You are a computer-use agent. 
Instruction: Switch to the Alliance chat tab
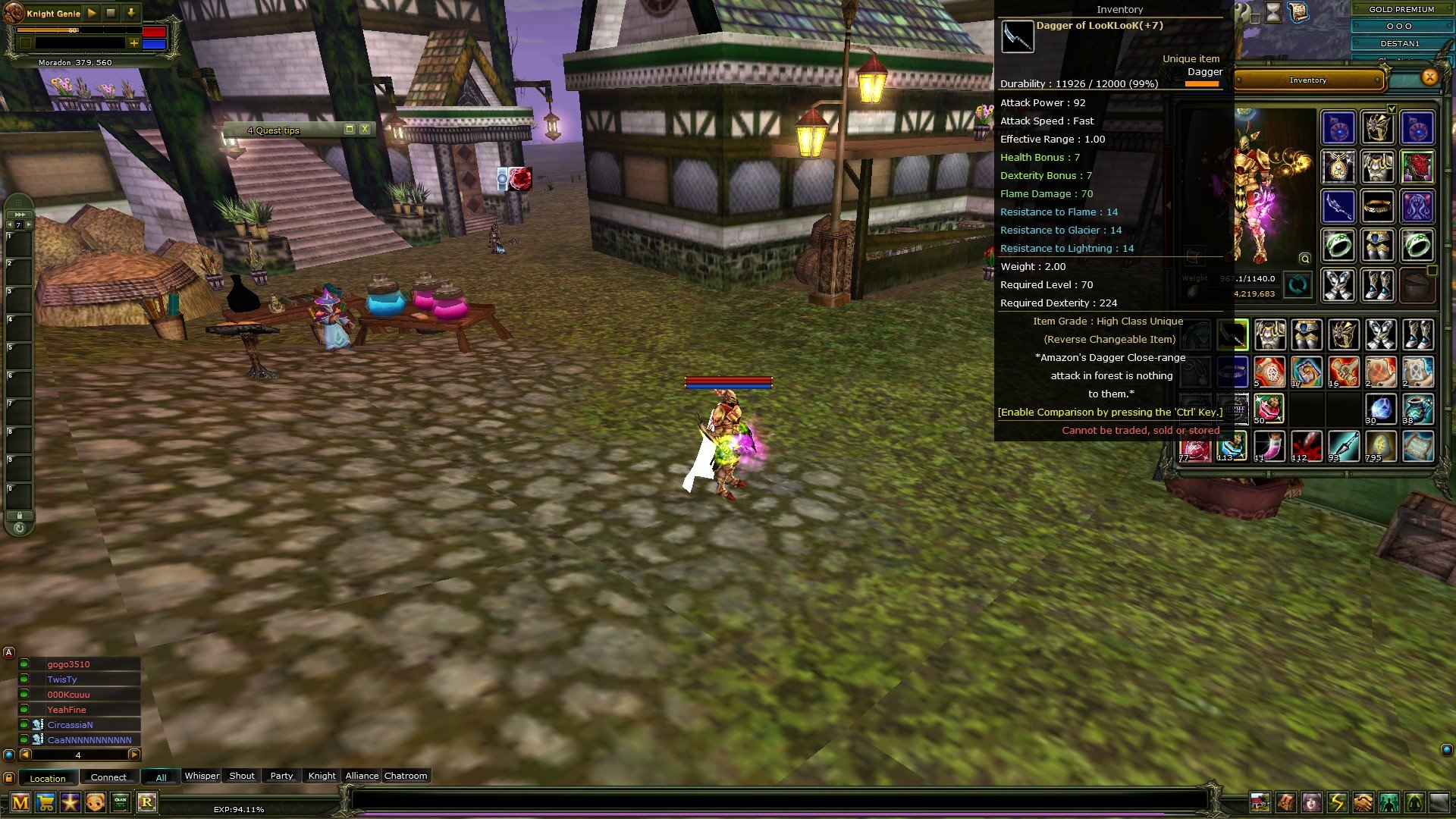click(x=362, y=776)
